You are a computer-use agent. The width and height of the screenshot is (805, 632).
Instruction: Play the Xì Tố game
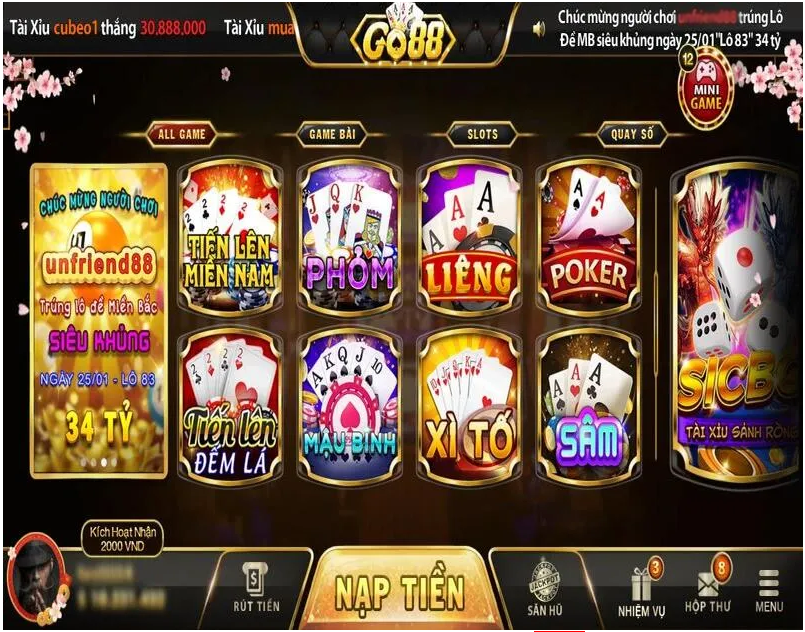468,405
